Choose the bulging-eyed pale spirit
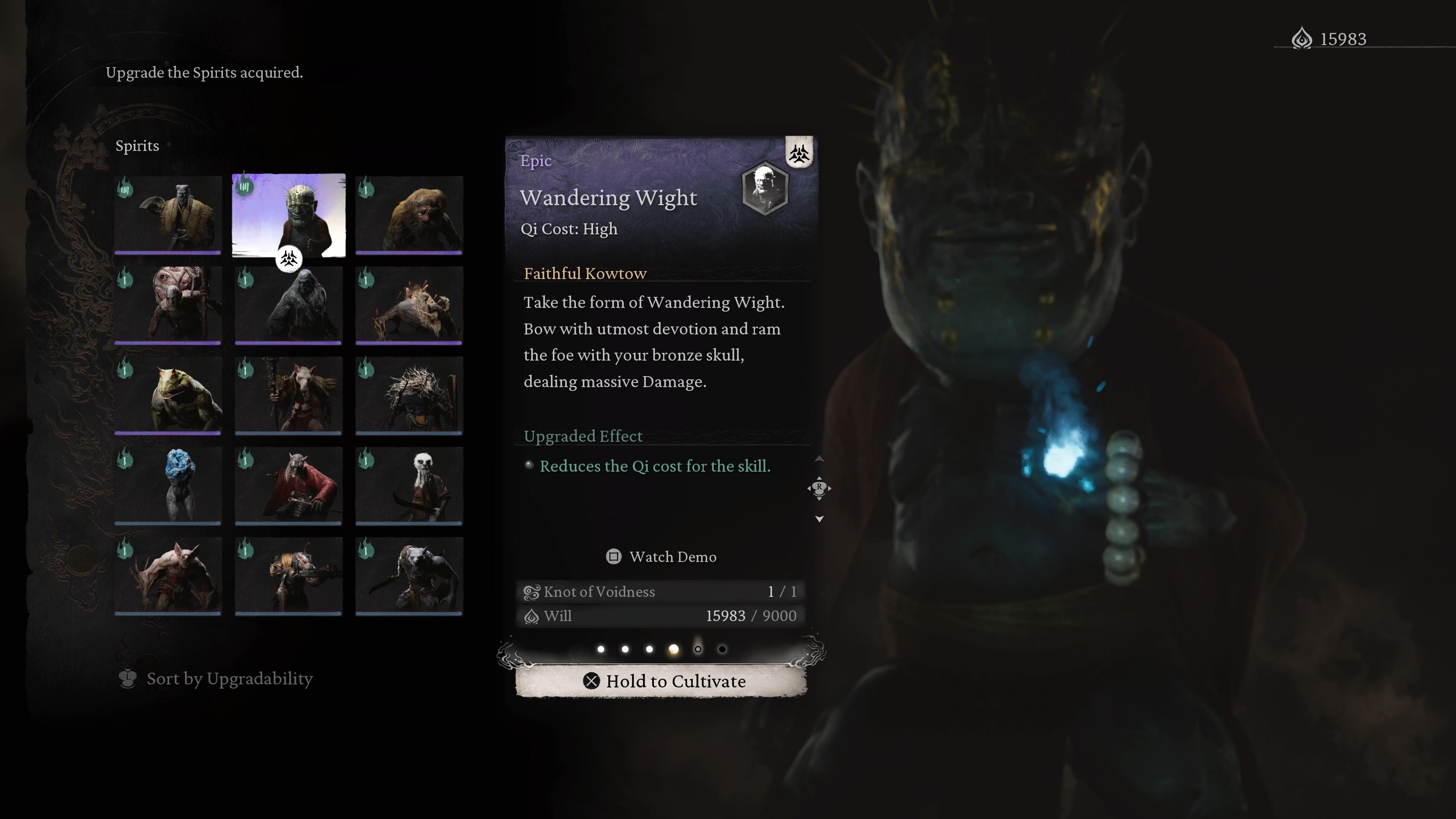The image size is (1456, 819). tap(168, 305)
